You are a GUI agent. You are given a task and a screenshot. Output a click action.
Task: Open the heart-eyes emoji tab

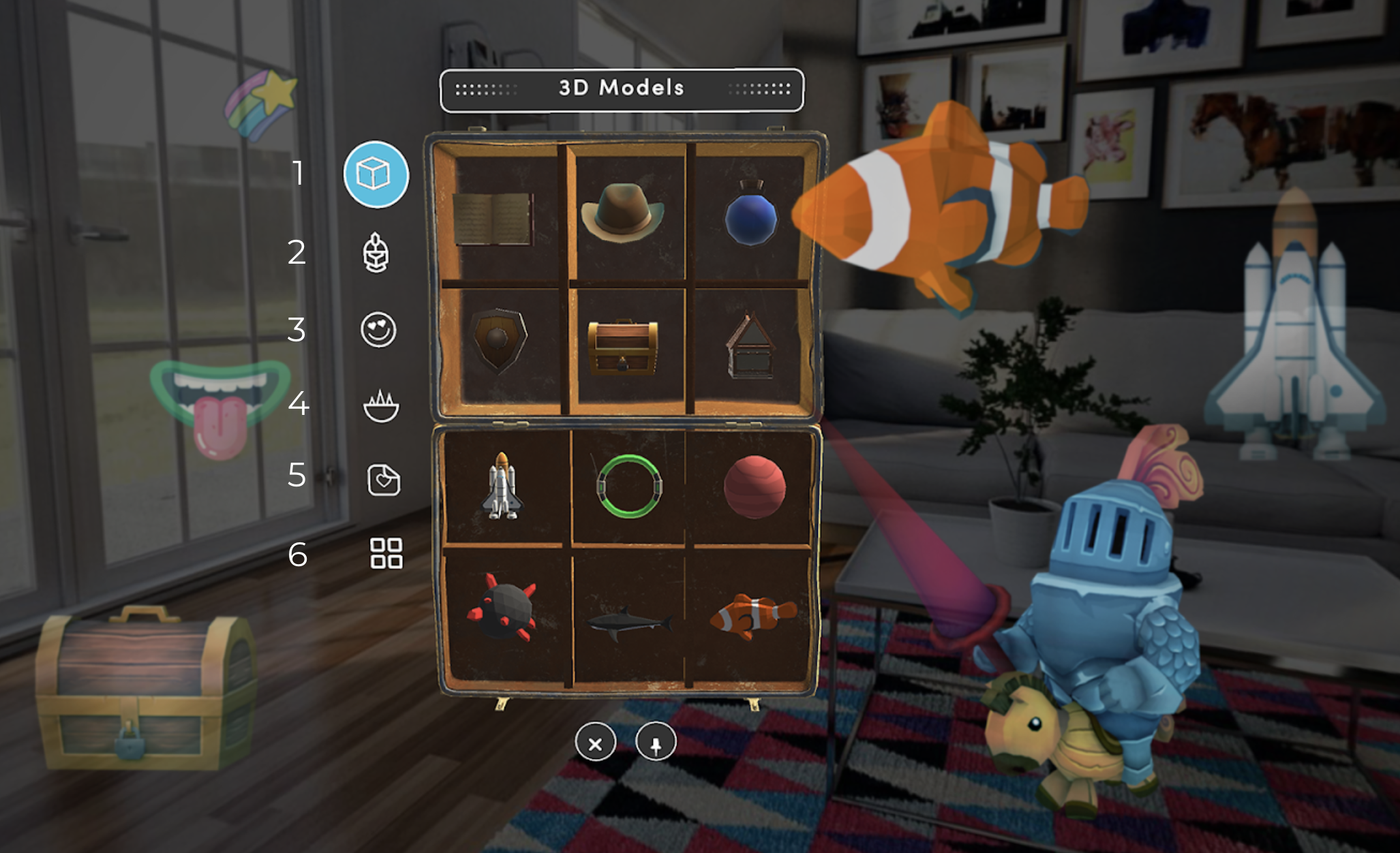pos(378,330)
